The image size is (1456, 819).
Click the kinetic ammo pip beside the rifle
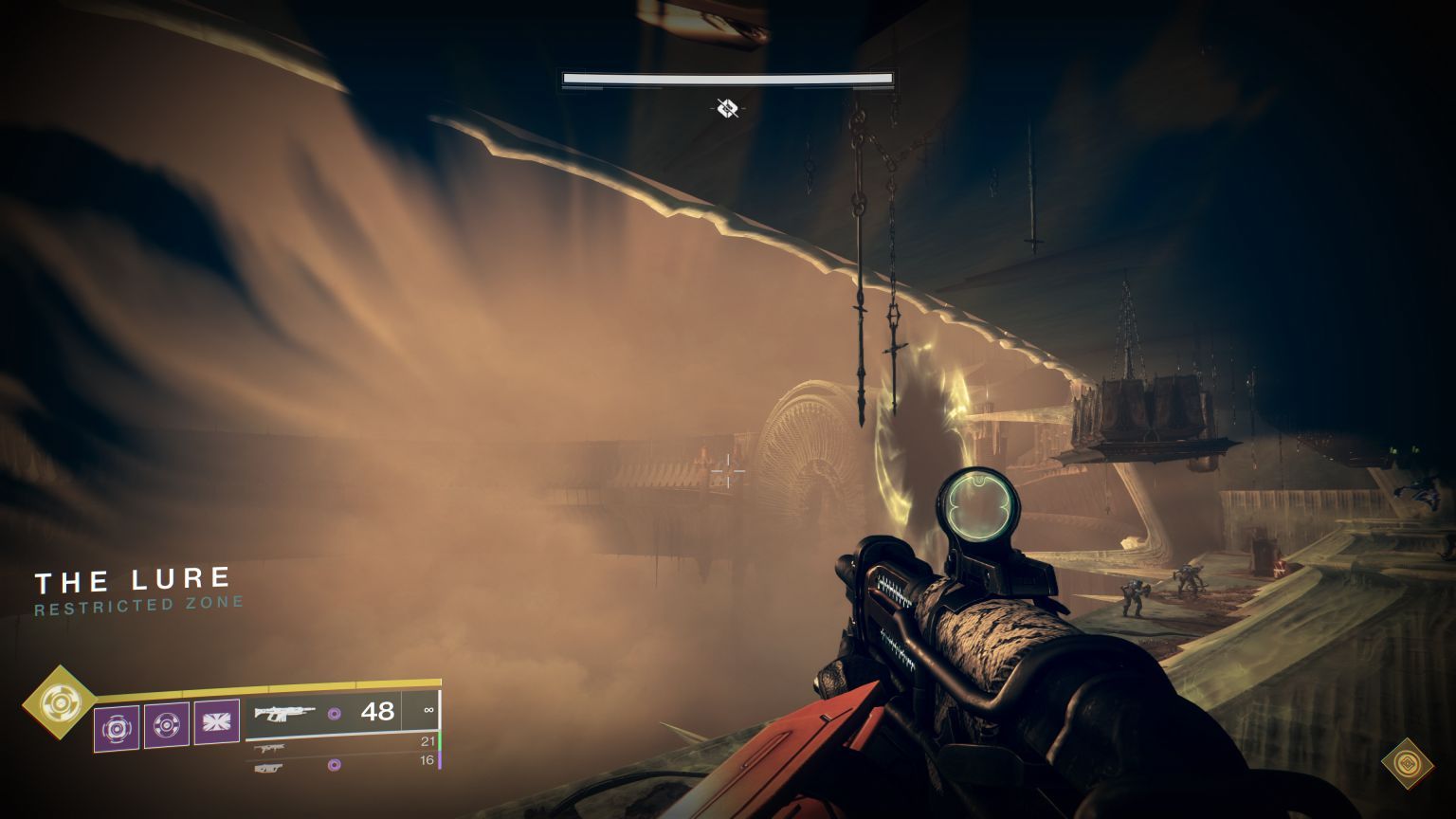335,714
